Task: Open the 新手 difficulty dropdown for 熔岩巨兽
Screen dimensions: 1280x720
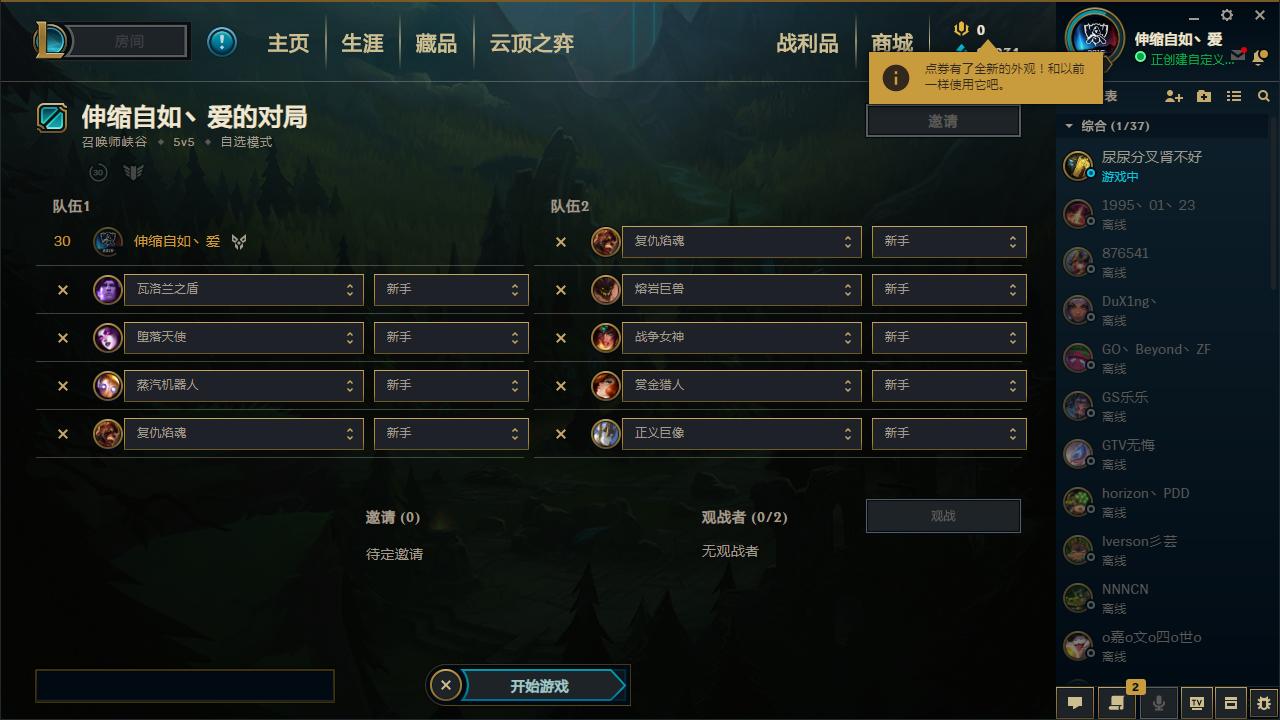Action: 948,289
